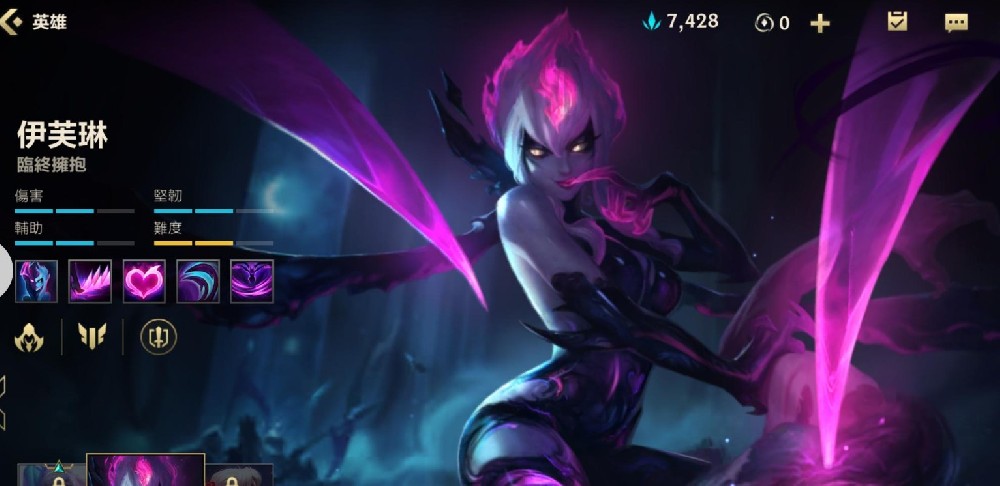Add currency with the gold plus button
The width and height of the screenshot is (1000, 486).
(x=820, y=23)
